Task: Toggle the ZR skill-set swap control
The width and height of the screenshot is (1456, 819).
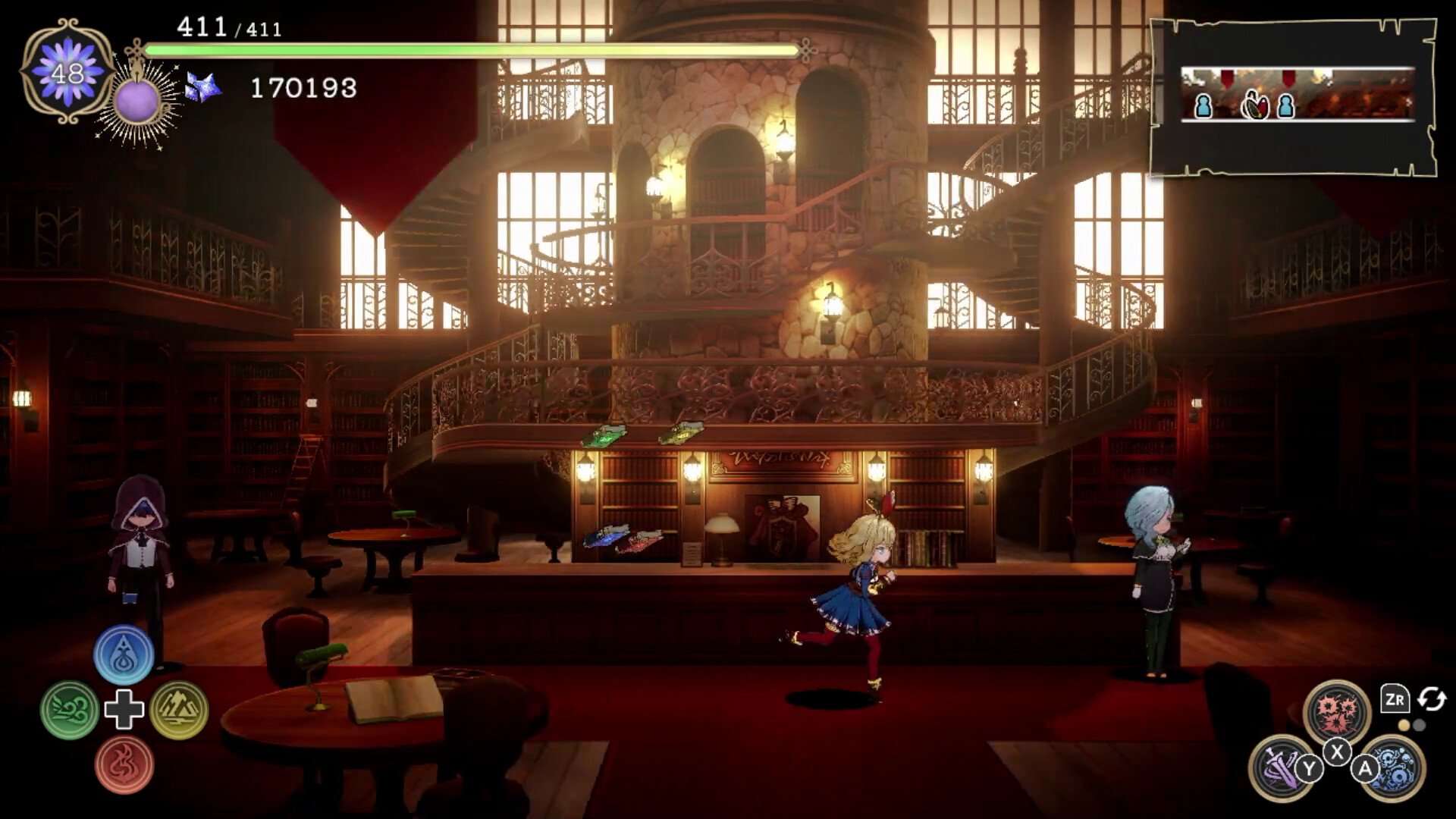Action: point(1395,699)
